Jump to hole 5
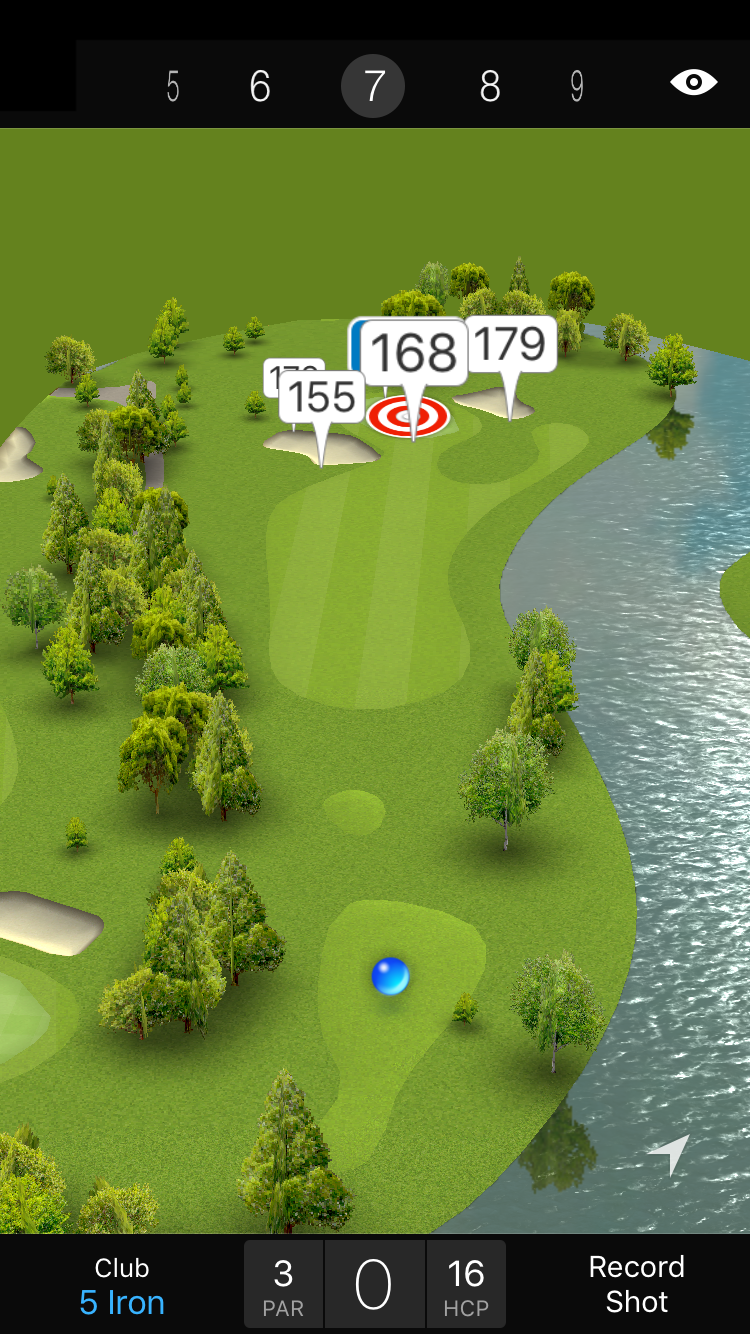Screen dimensions: 750x1334 point(173,87)
